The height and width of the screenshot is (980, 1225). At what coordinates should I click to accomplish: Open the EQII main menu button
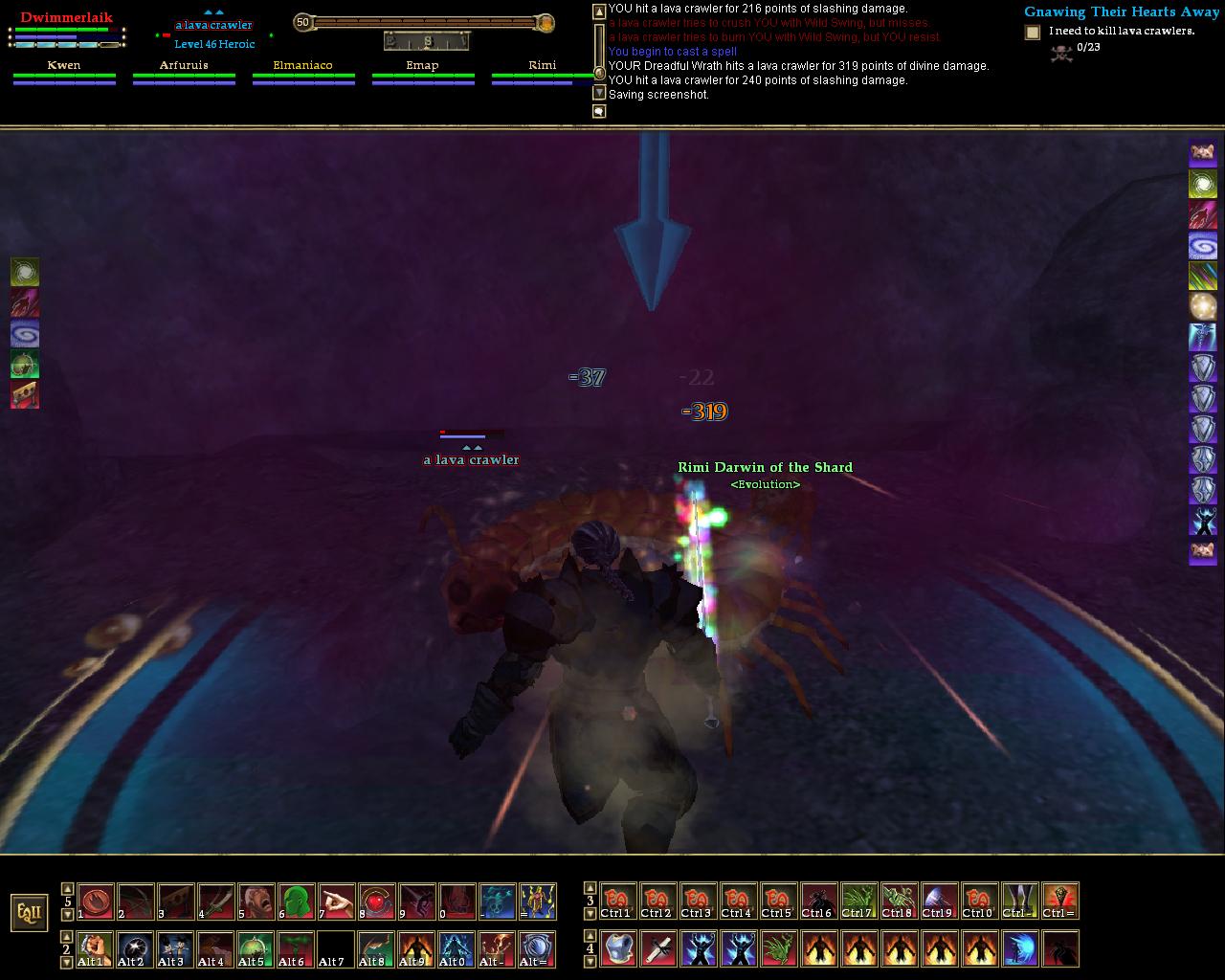pyautogui.click(x=29, y=913)
